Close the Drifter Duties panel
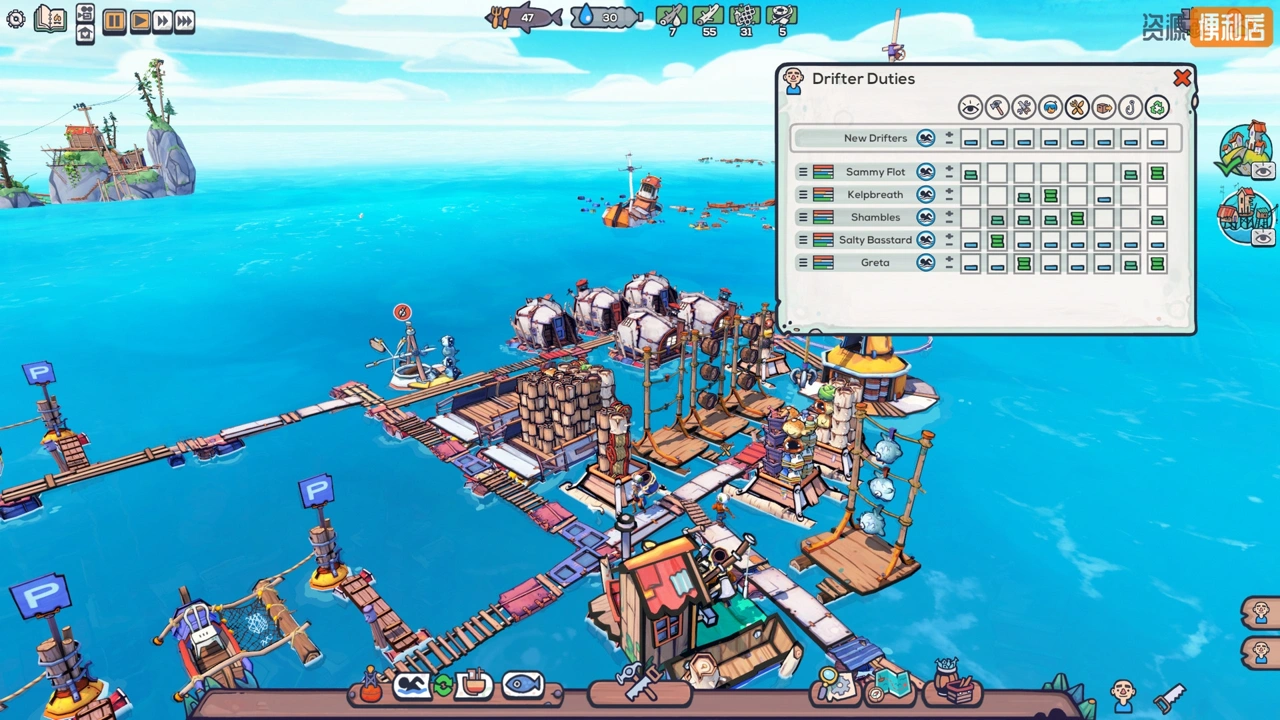Image resolution: width=1280 pixels, height=720 pixels. coord(1182,78)
